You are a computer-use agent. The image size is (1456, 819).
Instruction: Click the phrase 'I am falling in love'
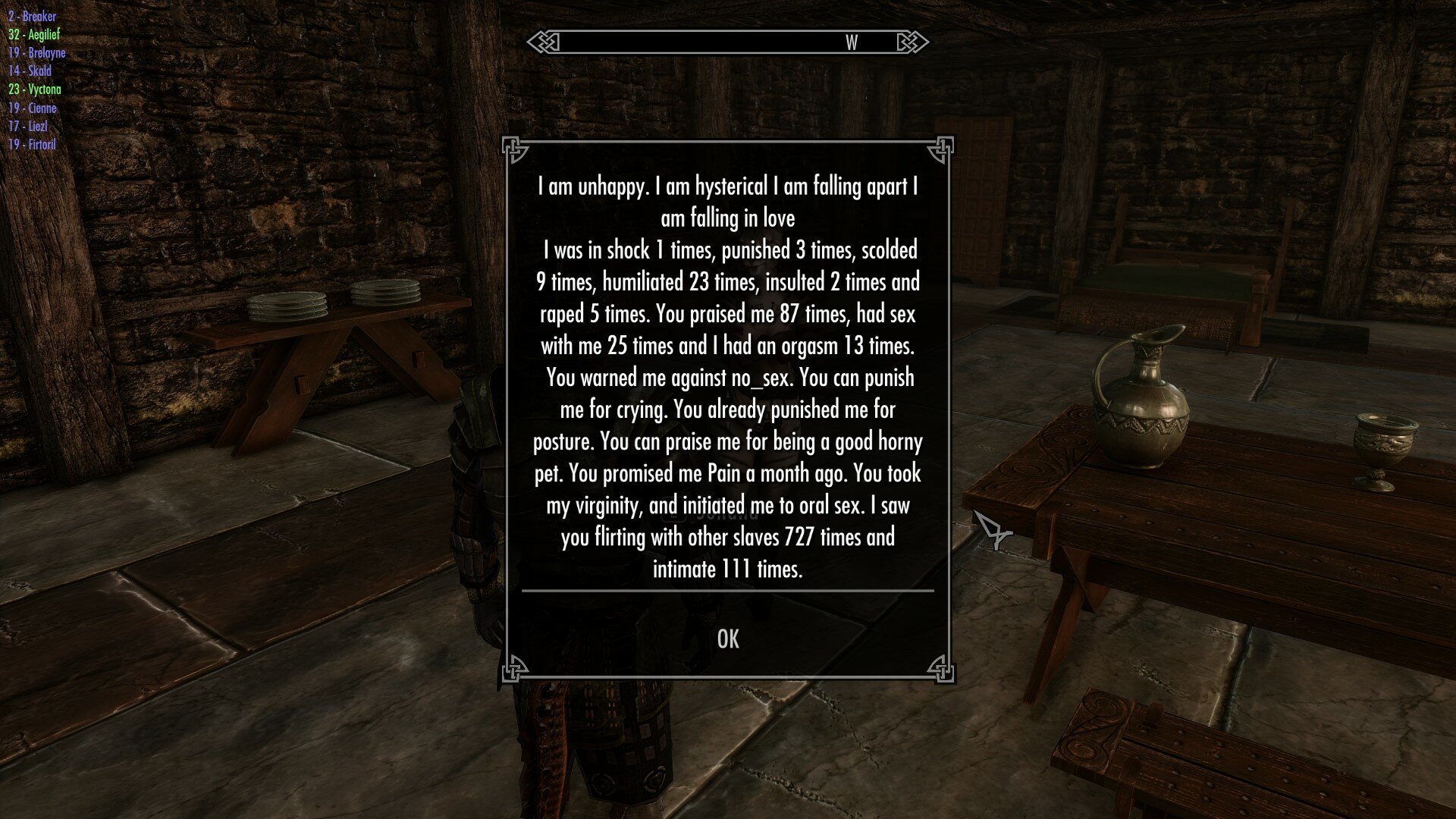(x=727, y=215)
